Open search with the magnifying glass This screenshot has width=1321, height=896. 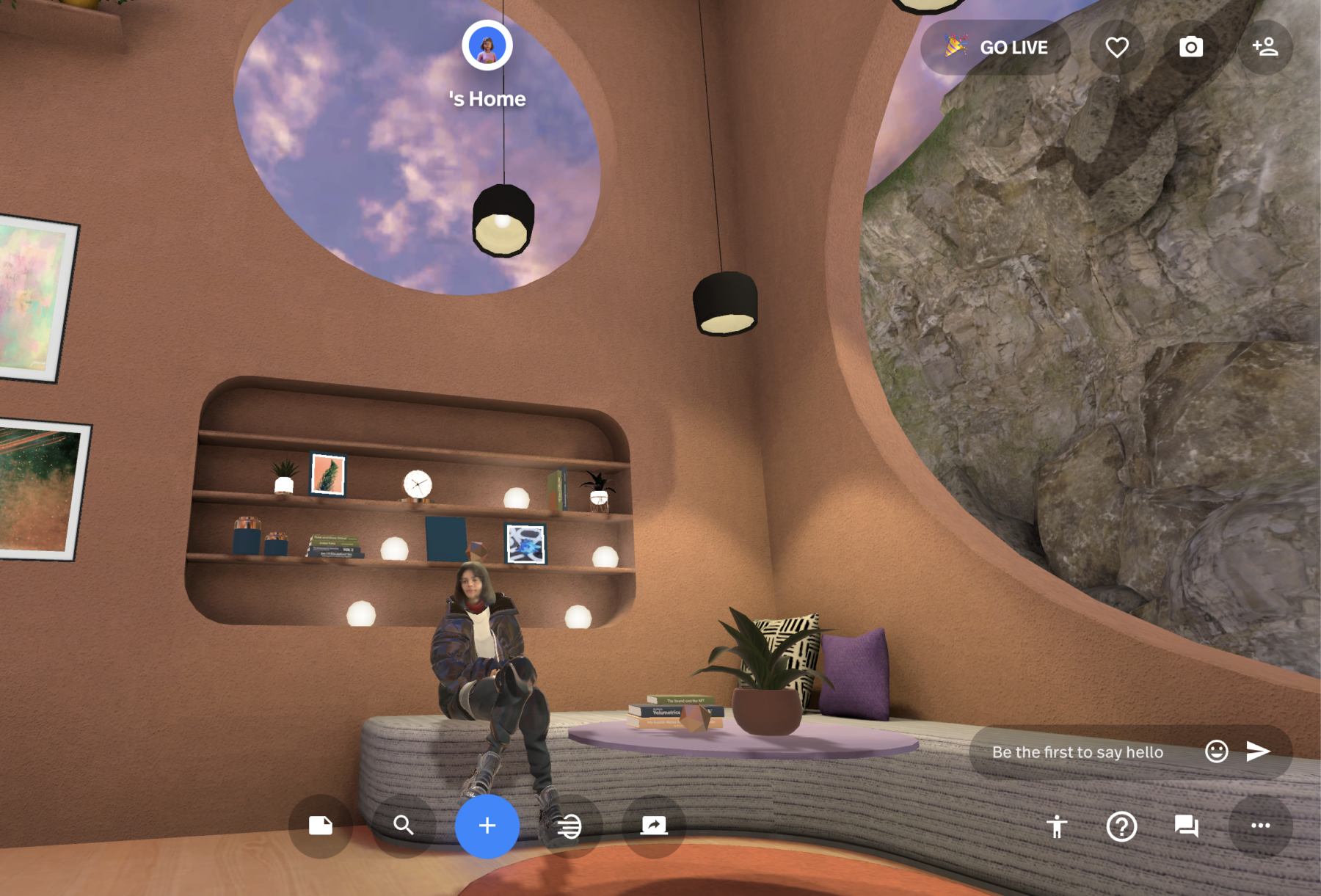coord(404,826)
